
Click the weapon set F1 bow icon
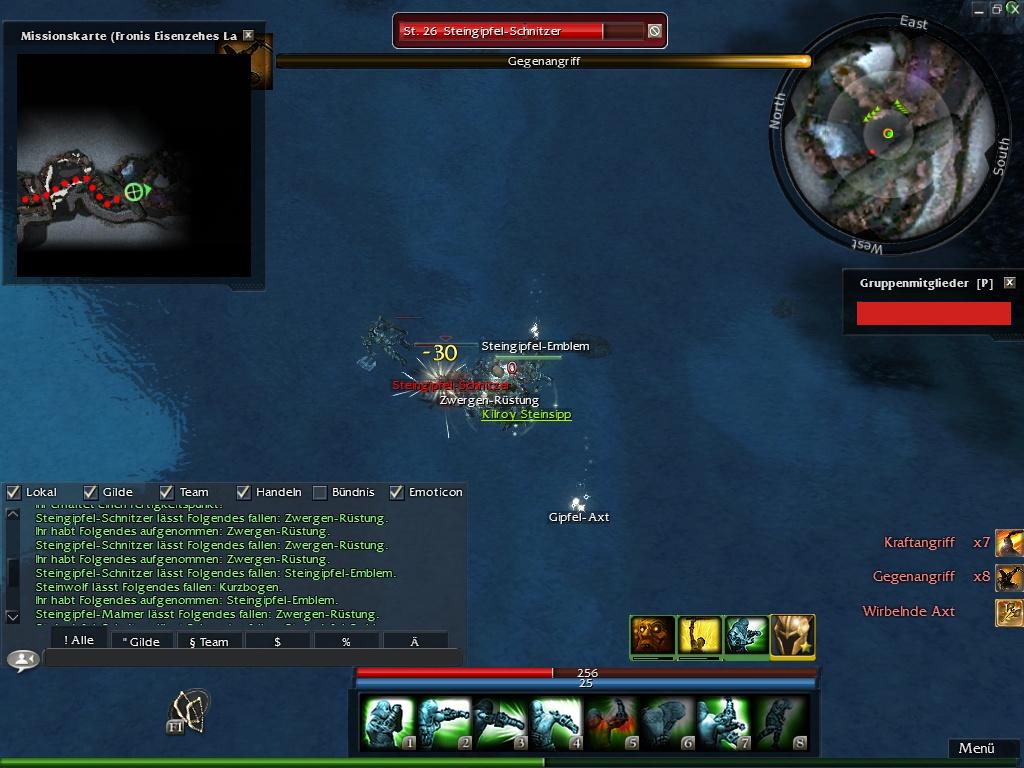point(188,710)
